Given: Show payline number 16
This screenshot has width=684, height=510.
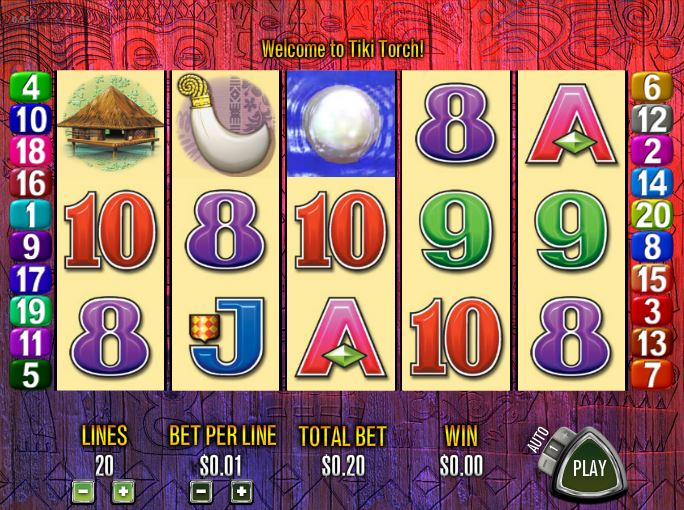Looking at the screenshot, I should click(30, 183).
